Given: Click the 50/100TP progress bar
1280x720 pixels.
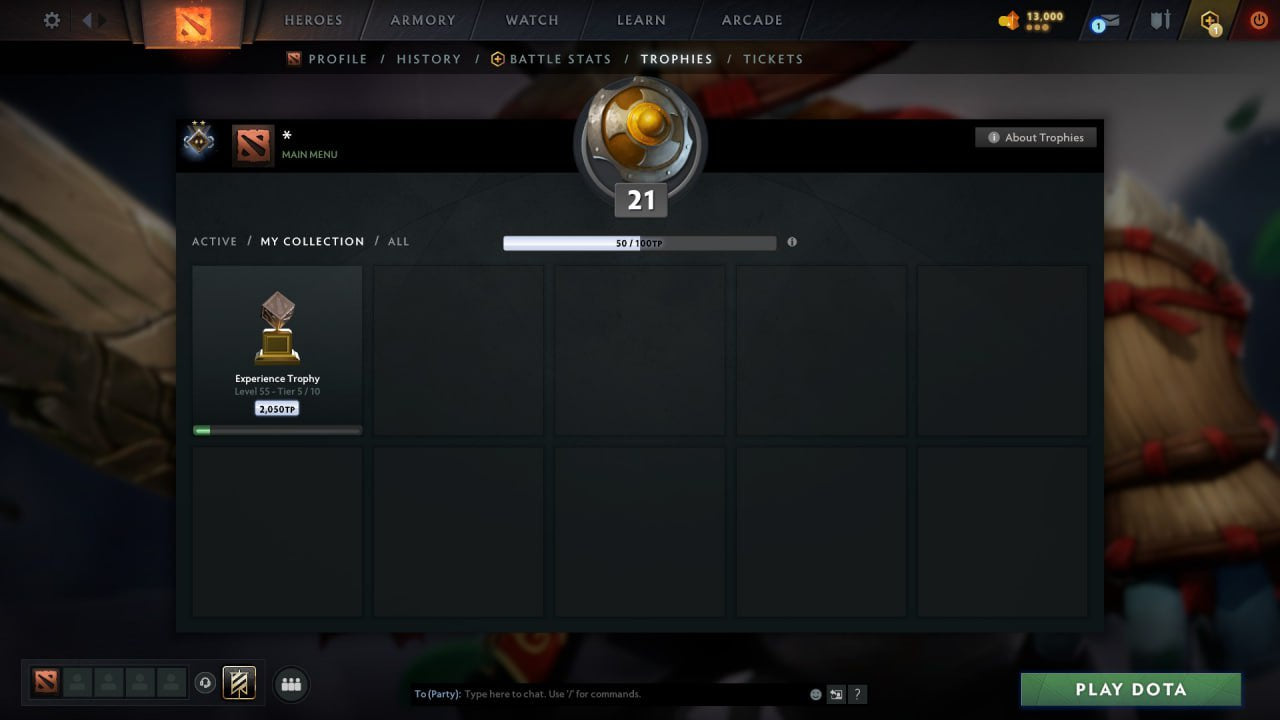Looking at the screenshot, I should point(640,242).
